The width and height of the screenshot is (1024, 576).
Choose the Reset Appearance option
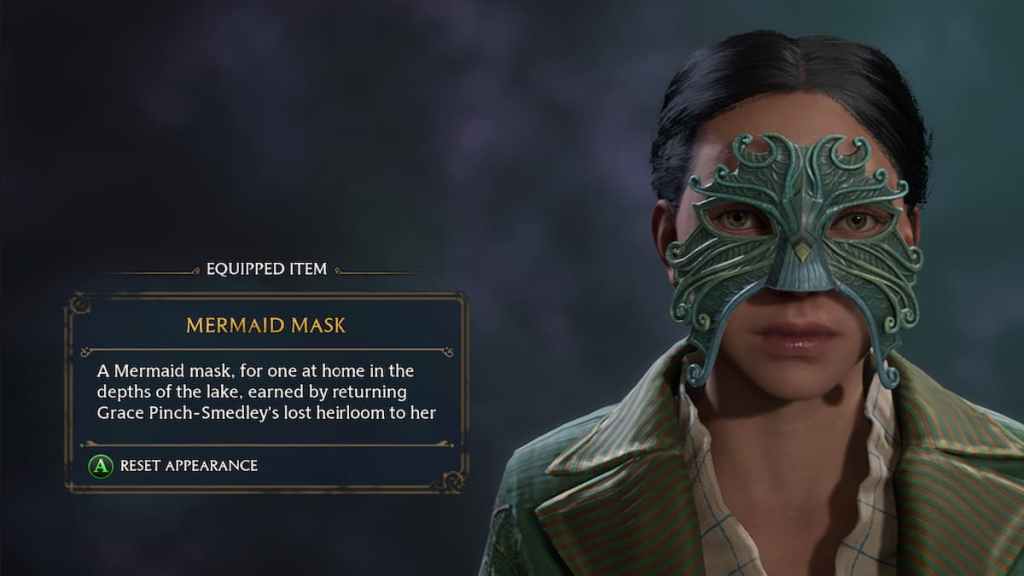pos(176,465)
